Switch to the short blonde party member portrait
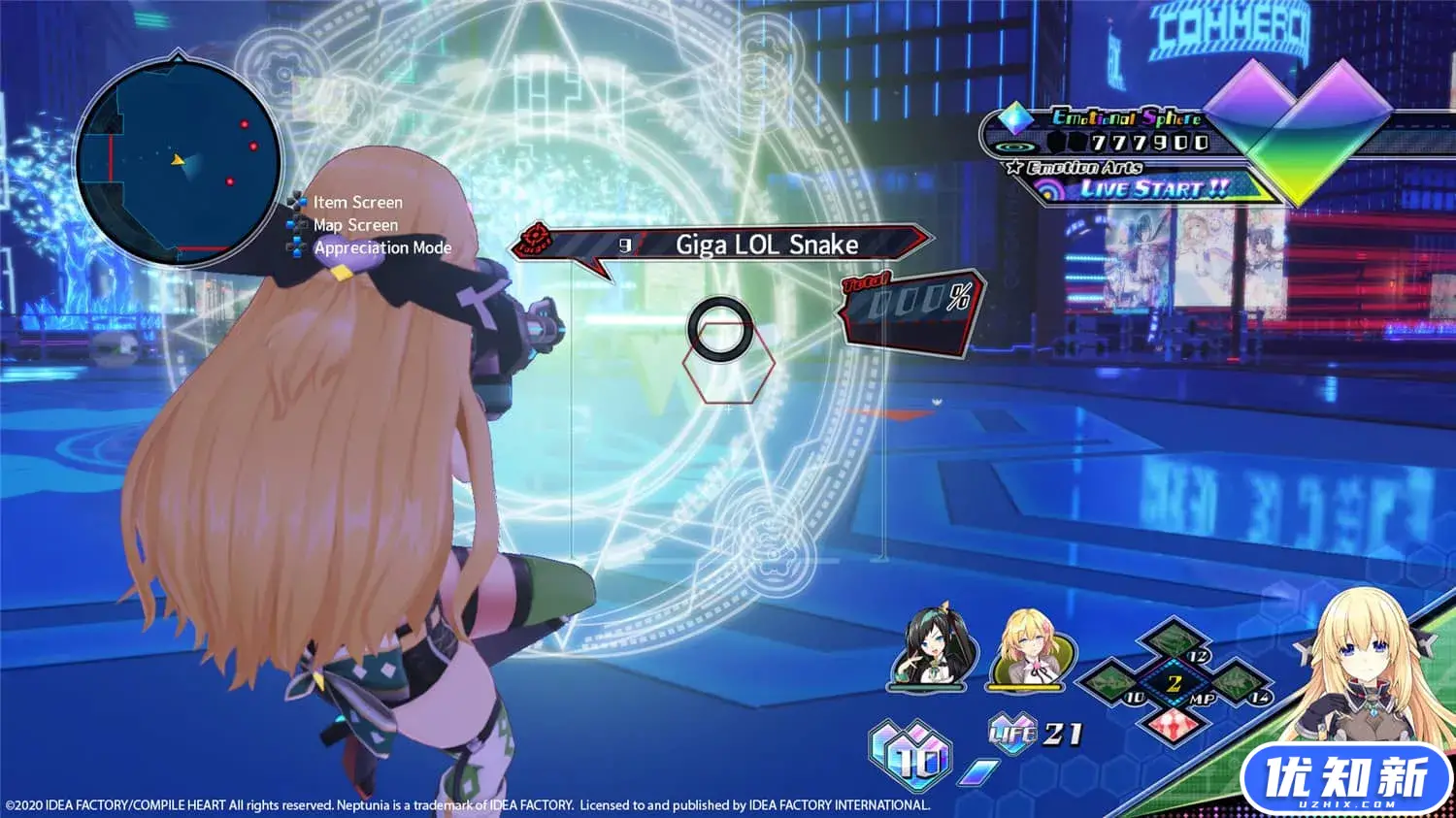Screen dimensions: 1456x818 coord(1030,650)
